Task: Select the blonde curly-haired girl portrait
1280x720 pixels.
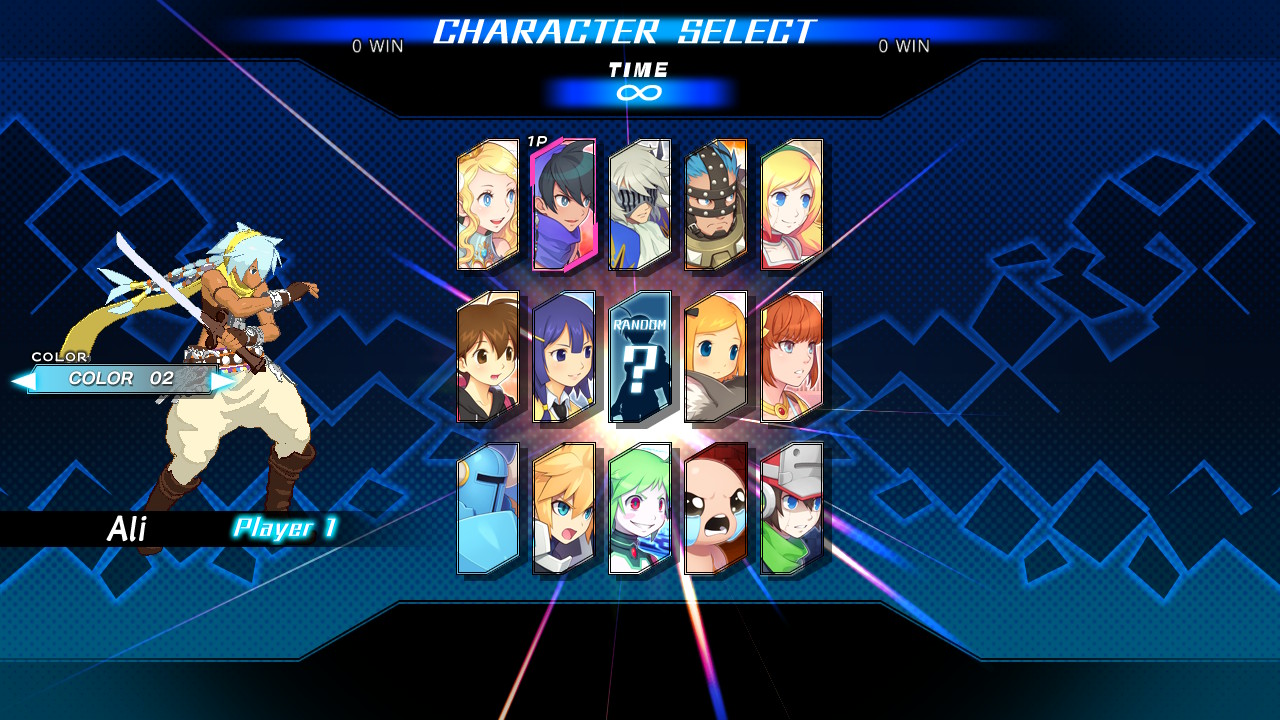Action: click(x=488, y=205)
